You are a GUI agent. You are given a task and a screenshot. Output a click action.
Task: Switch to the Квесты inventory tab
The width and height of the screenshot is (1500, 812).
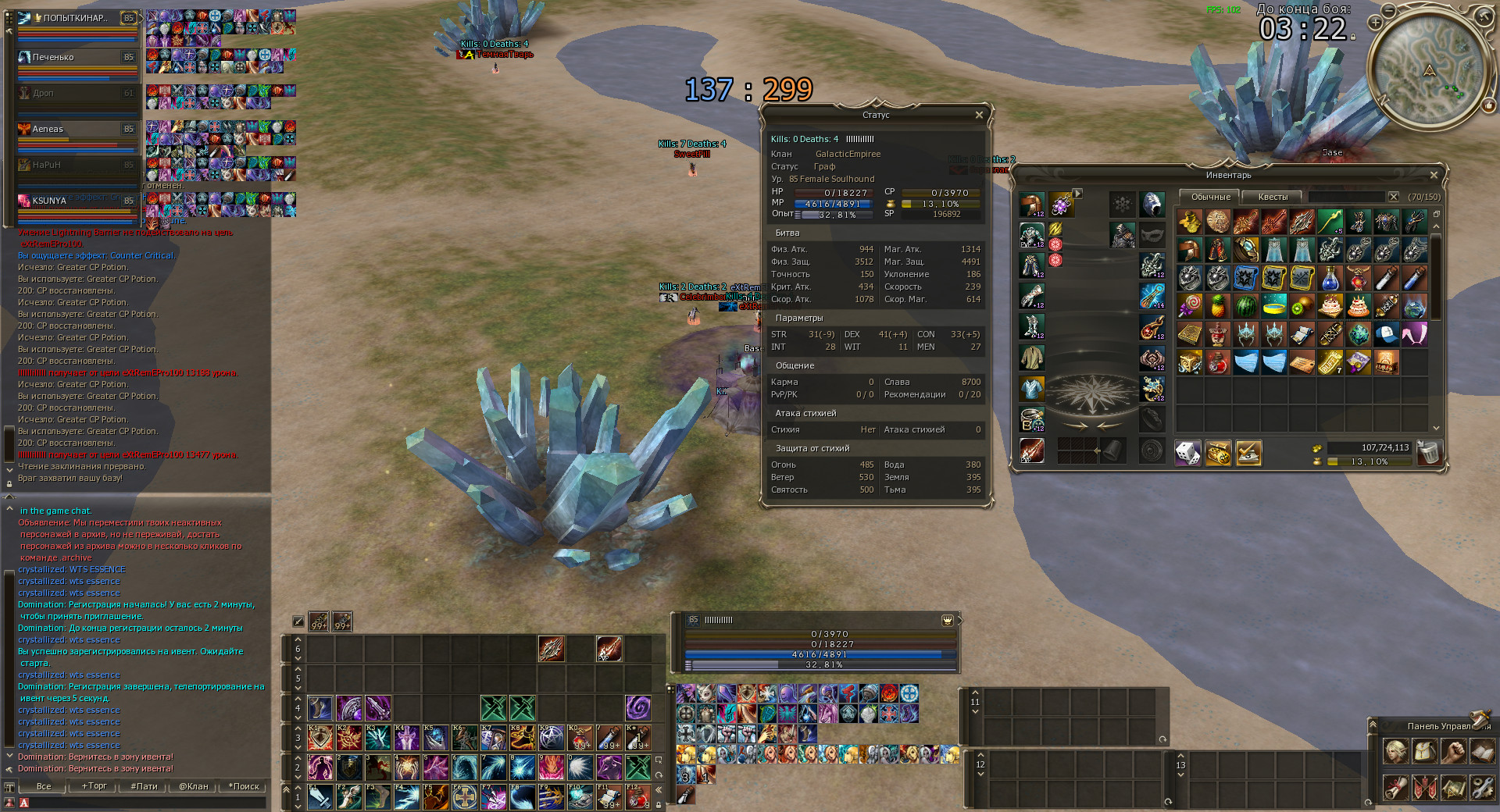tap(1273, 197)
